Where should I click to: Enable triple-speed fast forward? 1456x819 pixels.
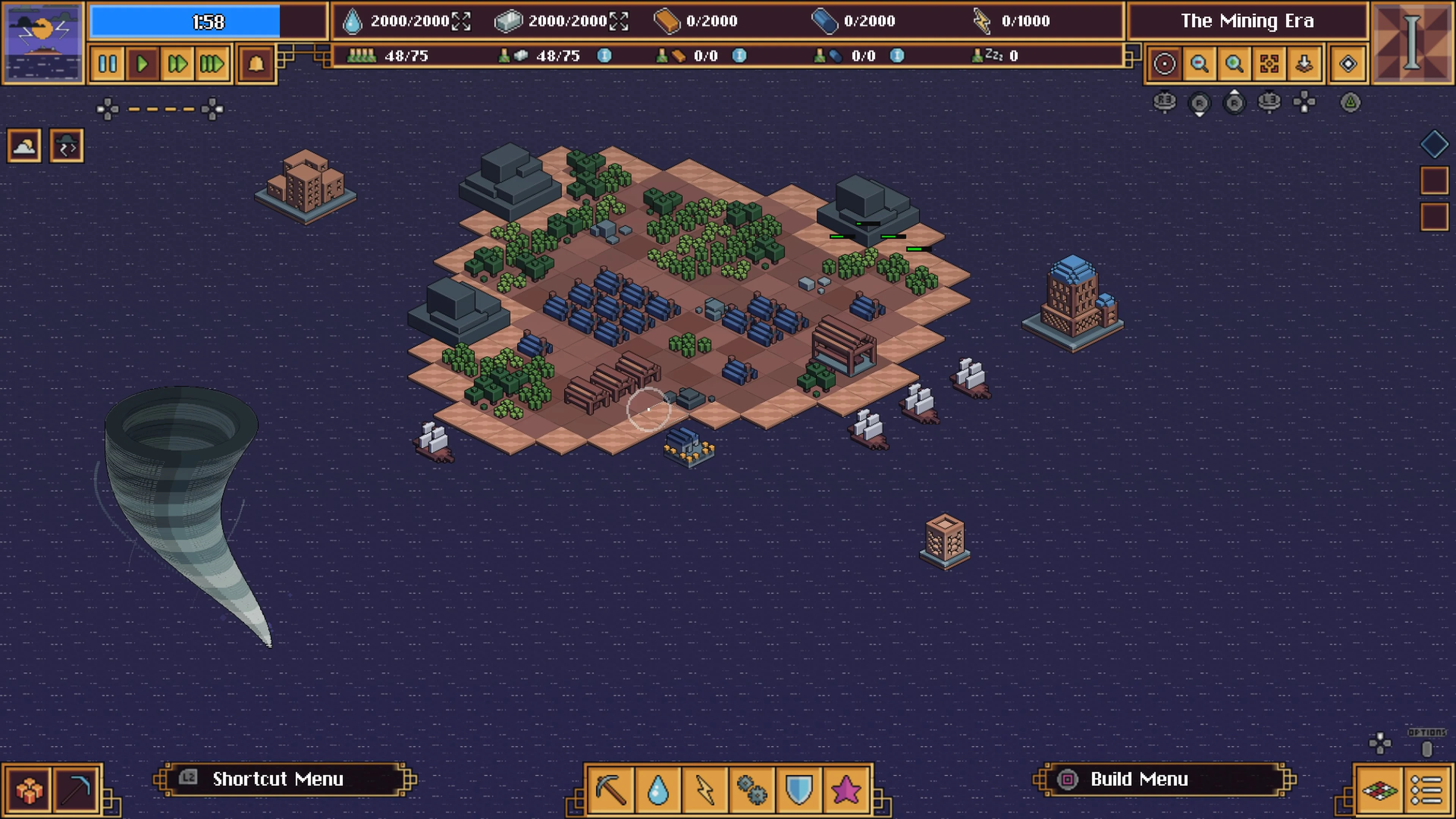[x=212, y=63]
